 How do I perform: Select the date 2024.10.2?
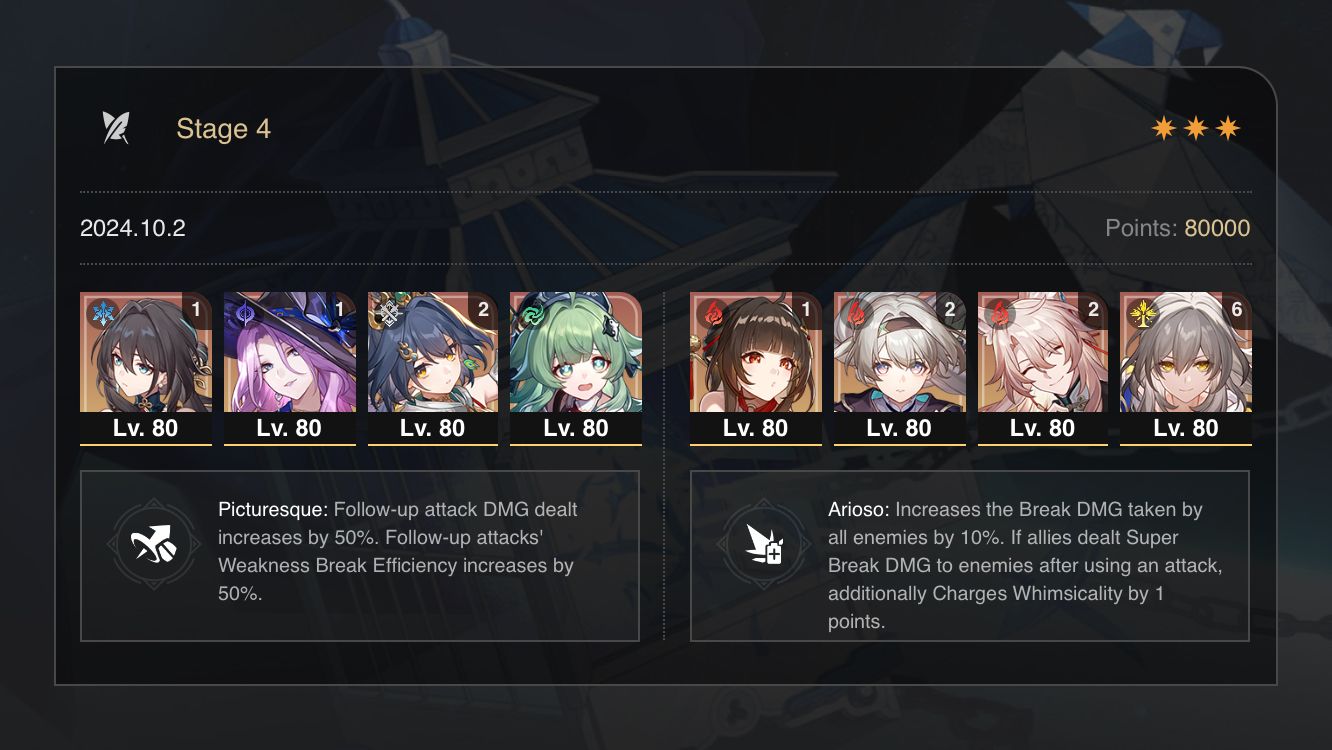click(131, 228)
